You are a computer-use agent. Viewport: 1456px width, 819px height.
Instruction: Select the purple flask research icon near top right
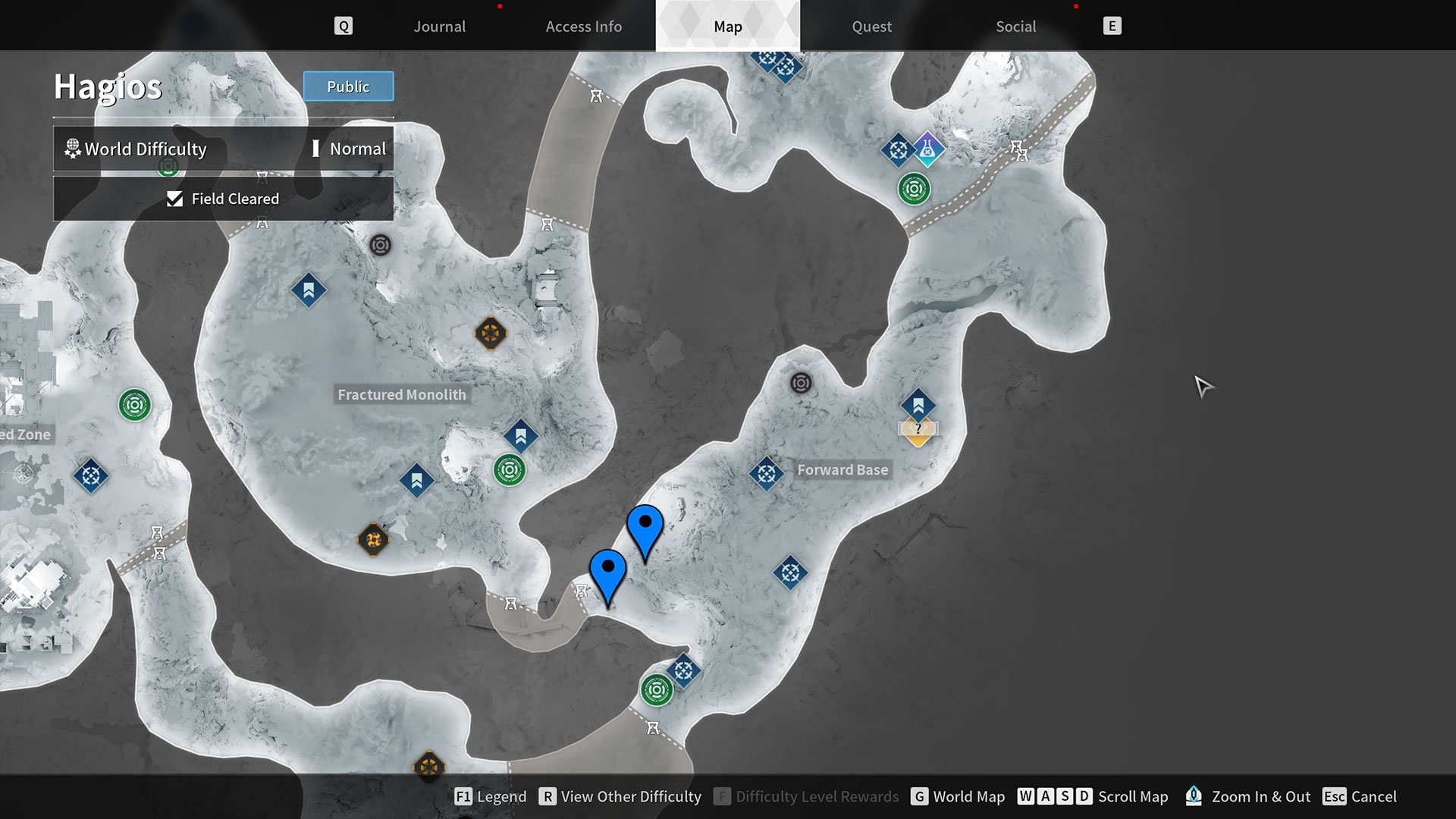tap(928, 149)
